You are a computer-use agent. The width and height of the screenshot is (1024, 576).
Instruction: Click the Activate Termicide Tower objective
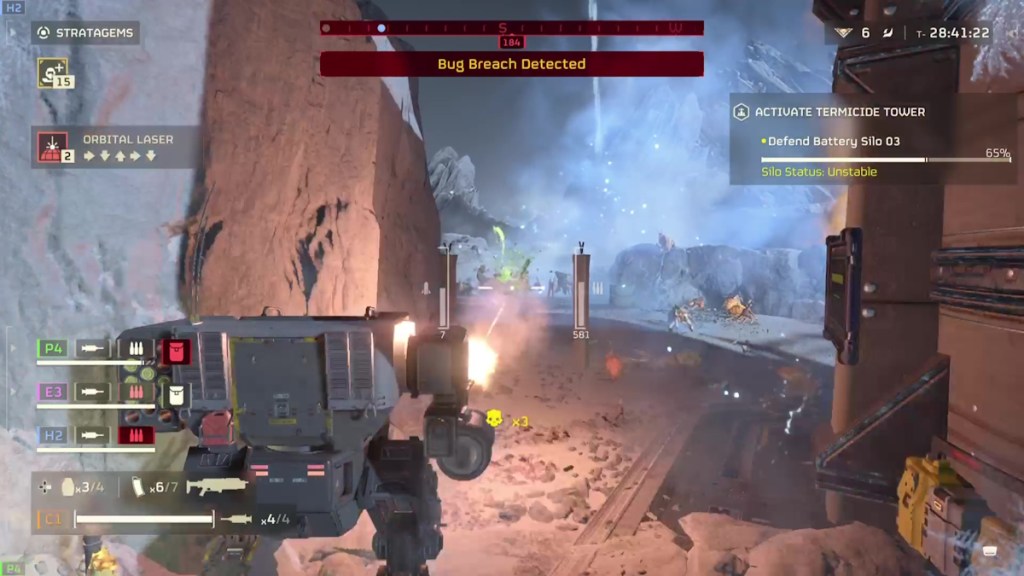pos(840,112)
